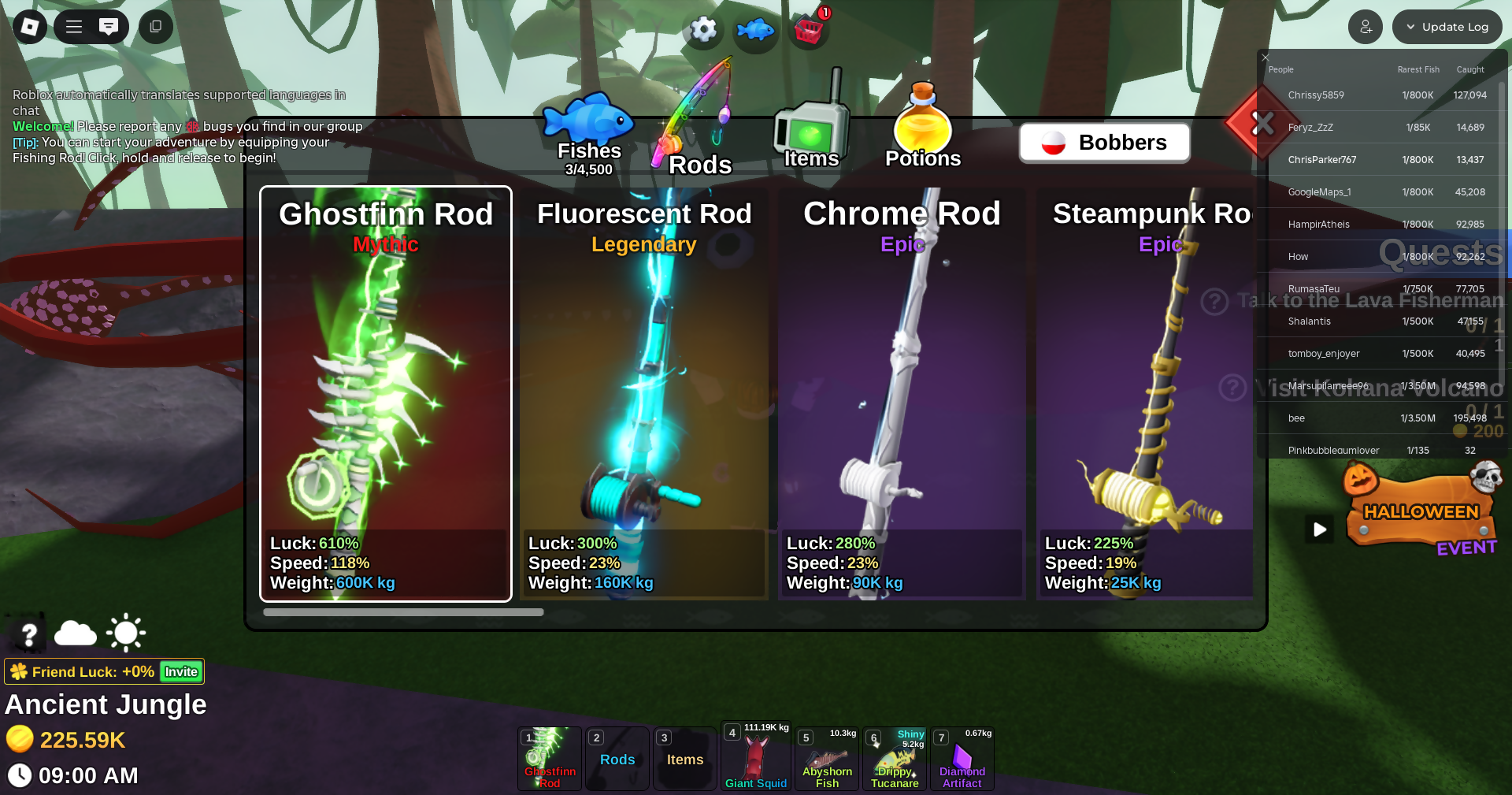This screenshot has height=795, width=1512.
Task: Invite friends for Friend Luck
Action: (181, 672)
